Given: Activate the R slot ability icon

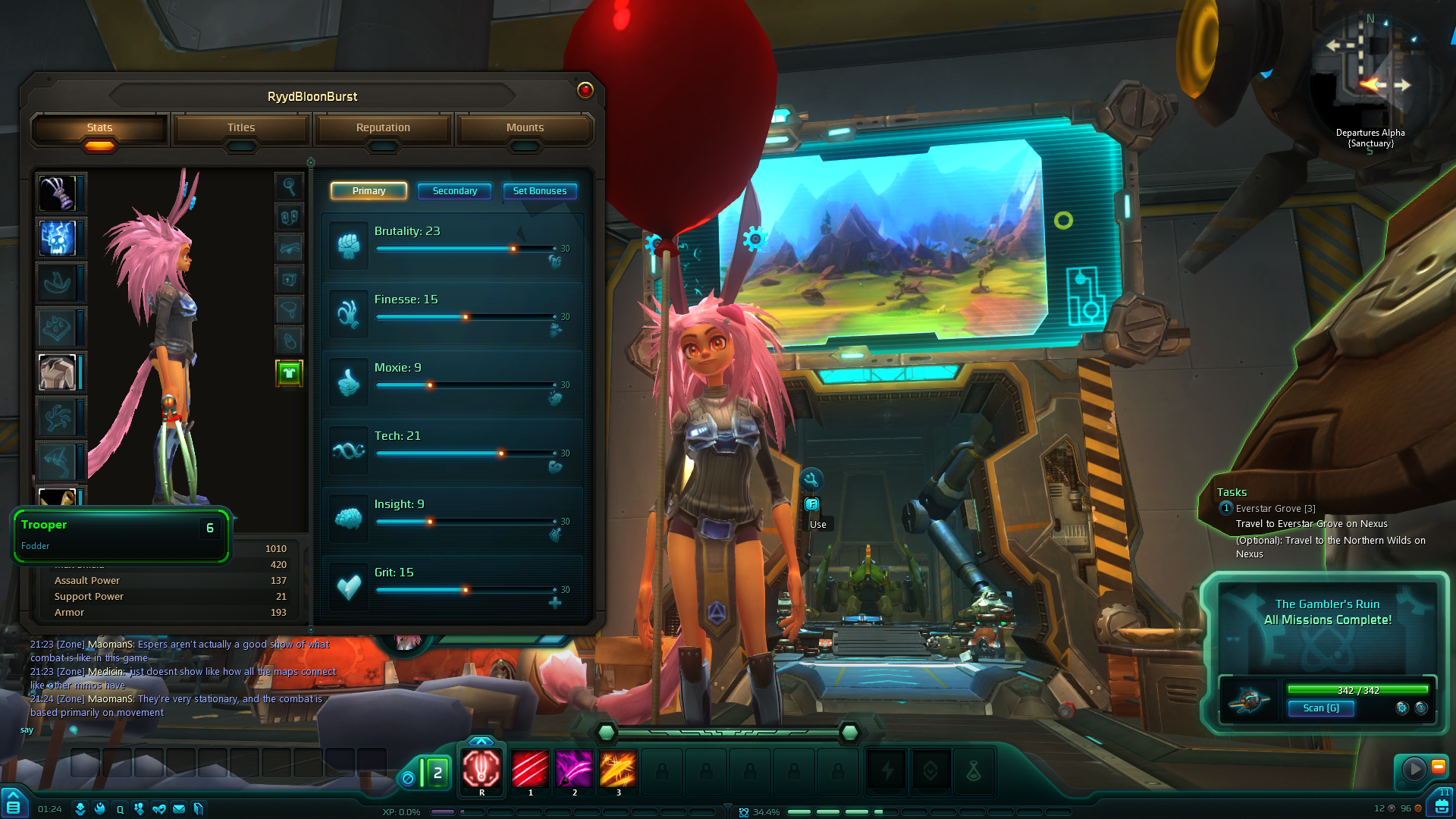Looking at the screenshot, I should pyautogui.click(x=482, y=769).
